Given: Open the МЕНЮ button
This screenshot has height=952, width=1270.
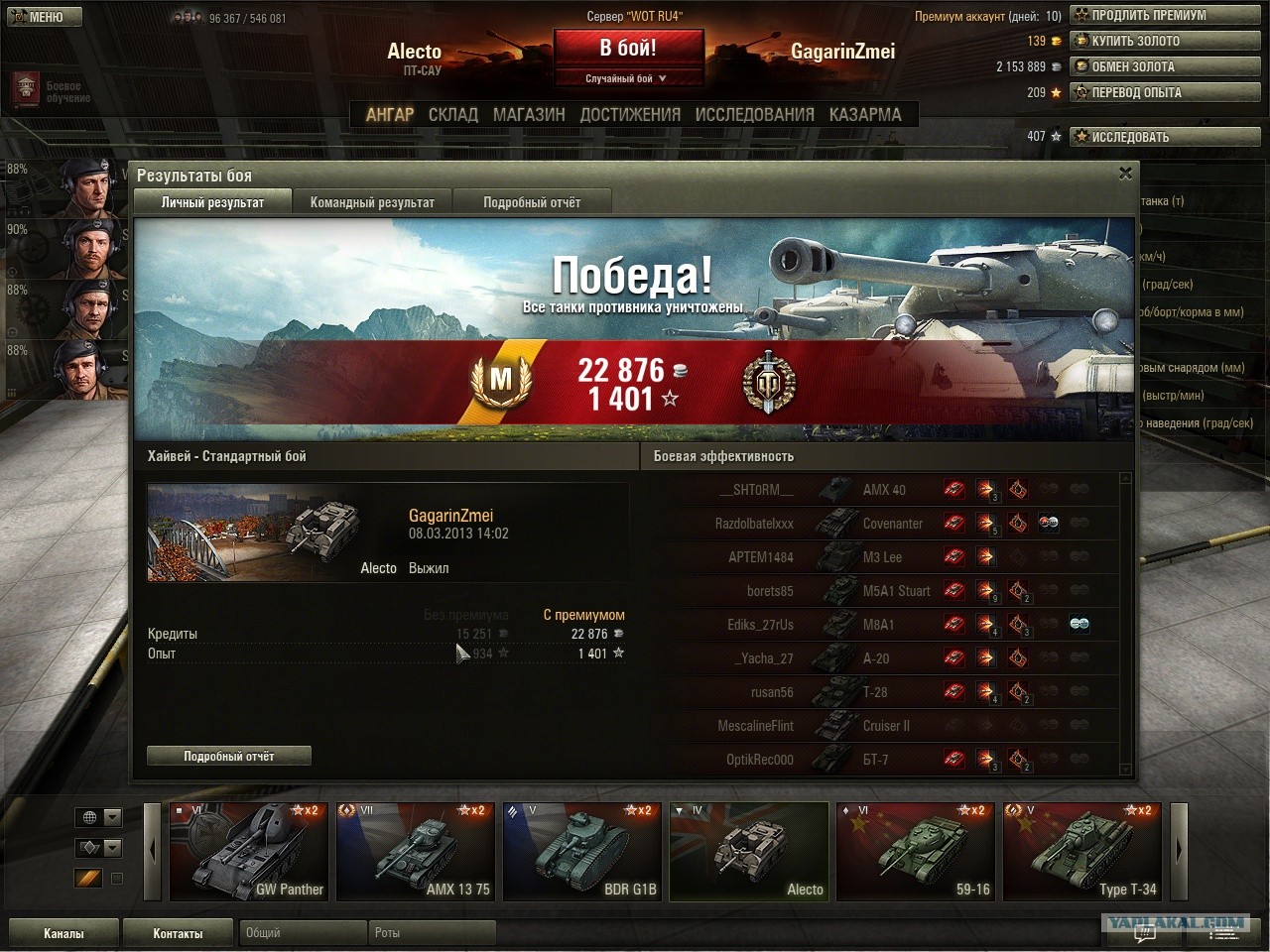Looking at the screenshot, I should click(42, 16).
